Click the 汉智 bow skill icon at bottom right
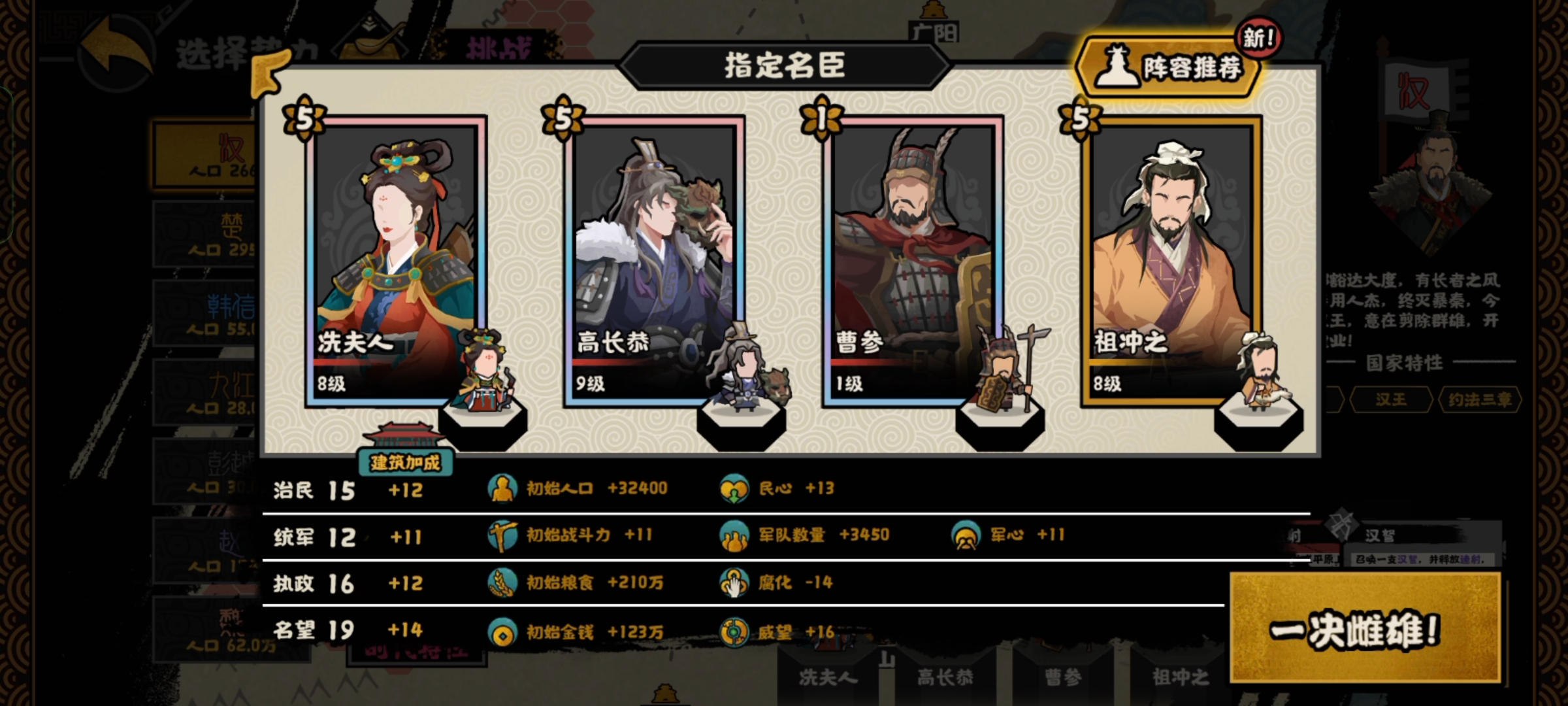 pyautogui.click(x=1341, y=524)
